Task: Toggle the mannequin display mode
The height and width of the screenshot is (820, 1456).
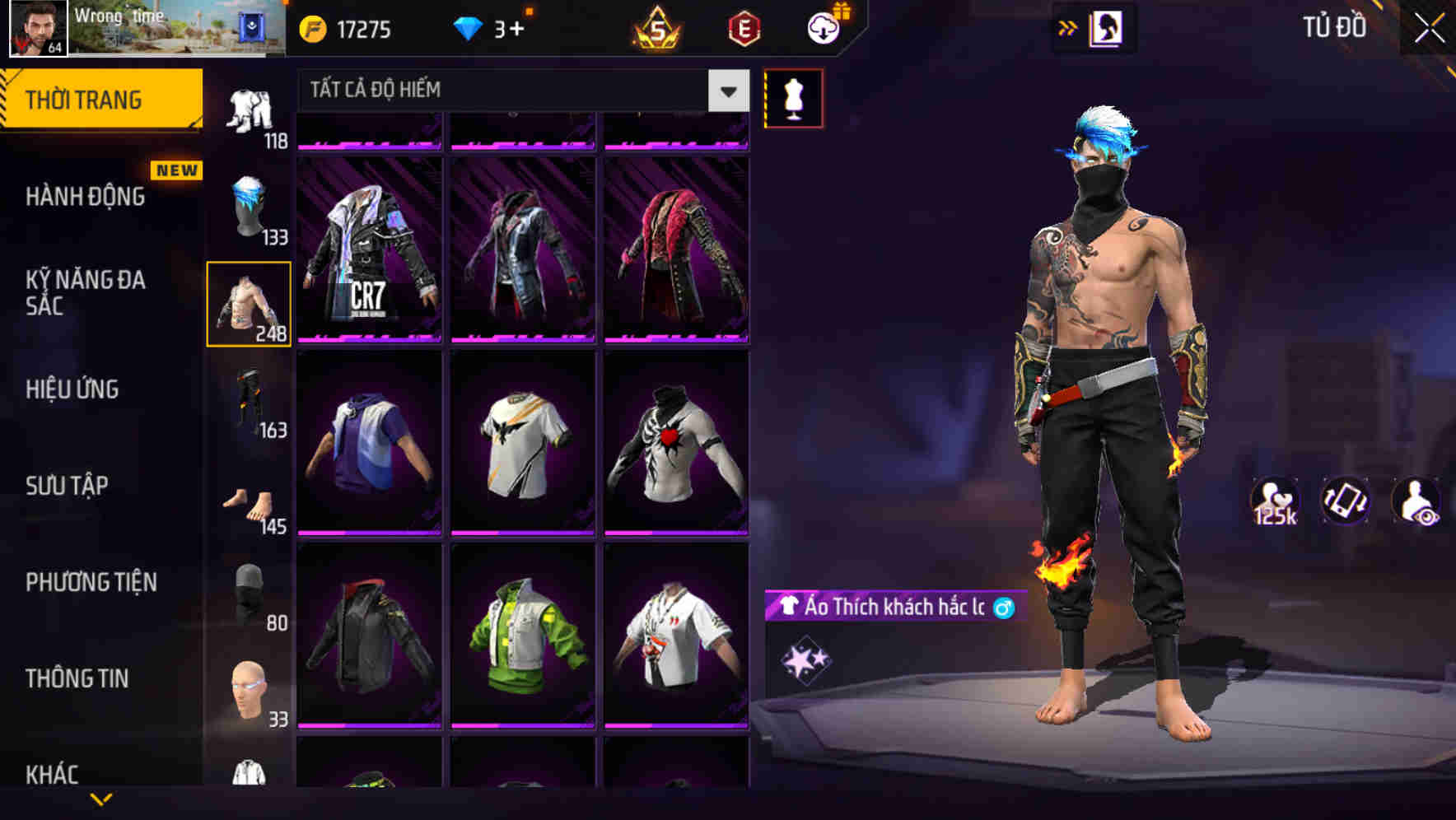Action: (793, 97)
